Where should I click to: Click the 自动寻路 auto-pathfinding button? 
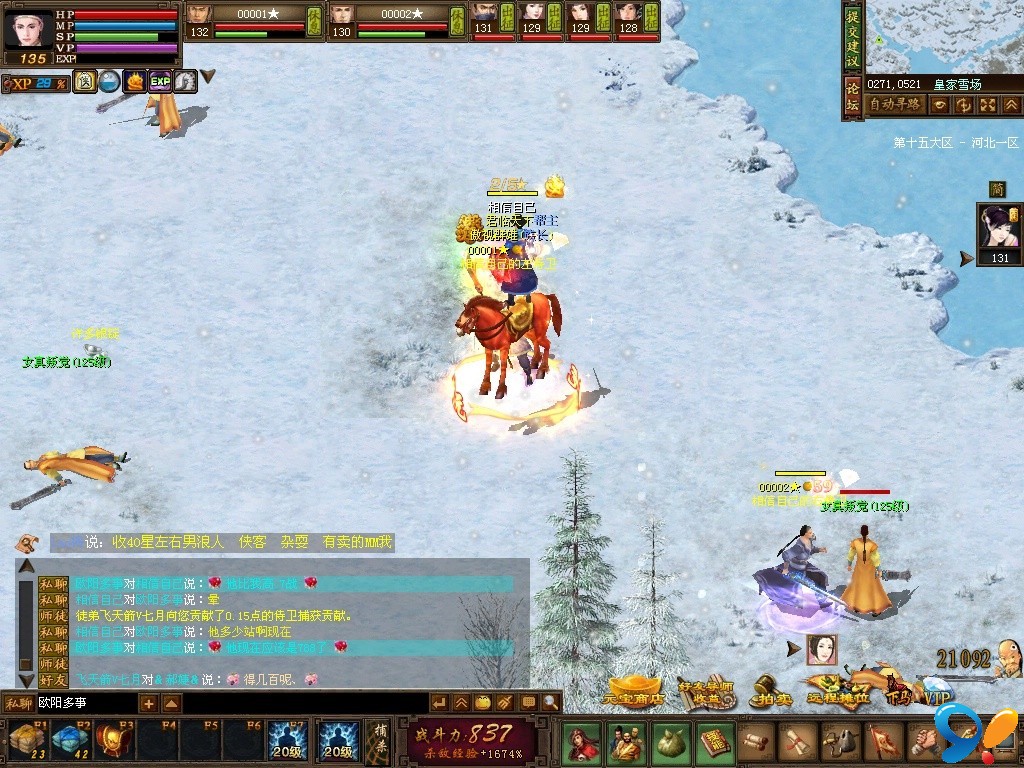[x=894, y=104]
